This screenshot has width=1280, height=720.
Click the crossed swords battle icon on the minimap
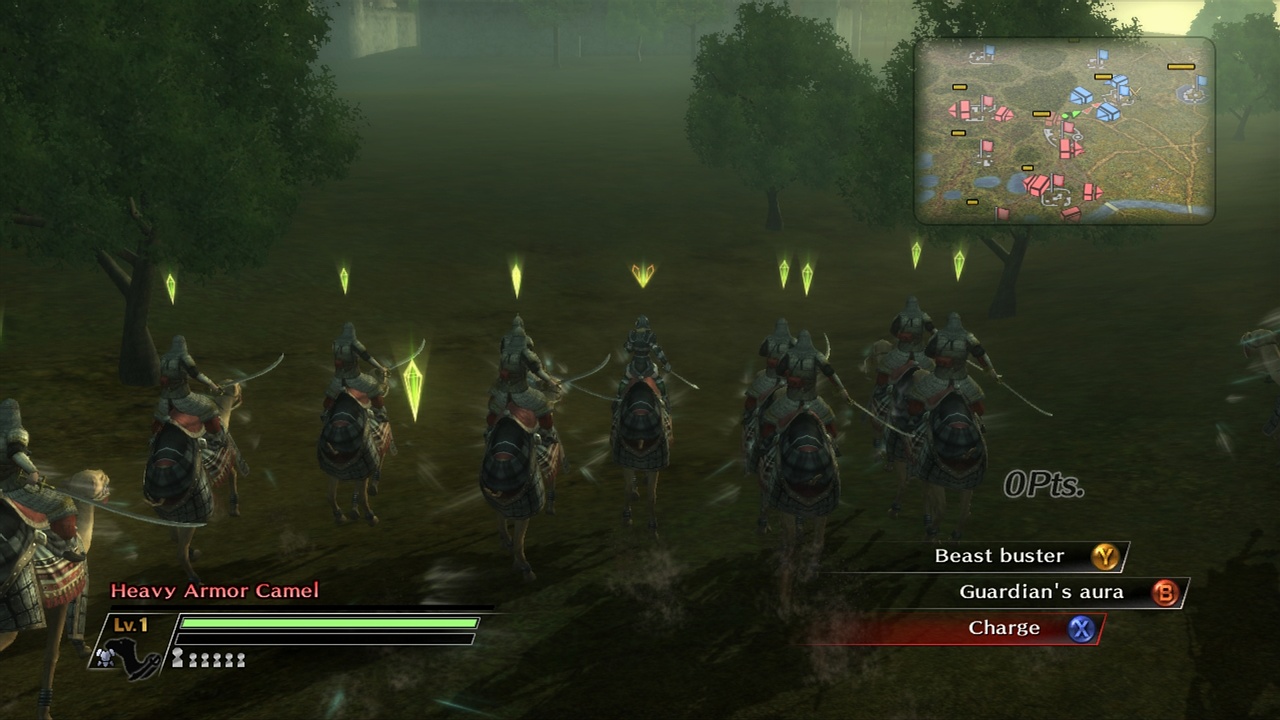pos(1135,93)
